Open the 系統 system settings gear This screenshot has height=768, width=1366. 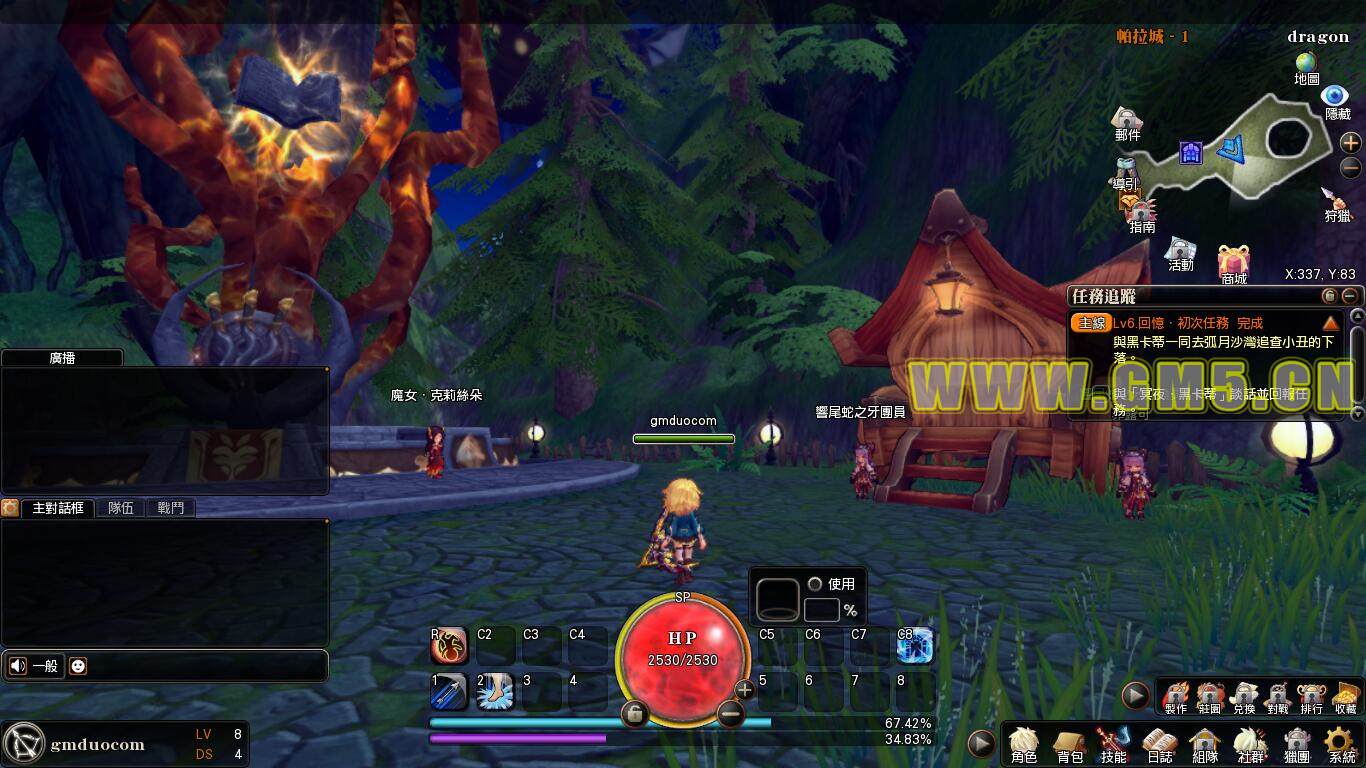[x=1341, y=744]
